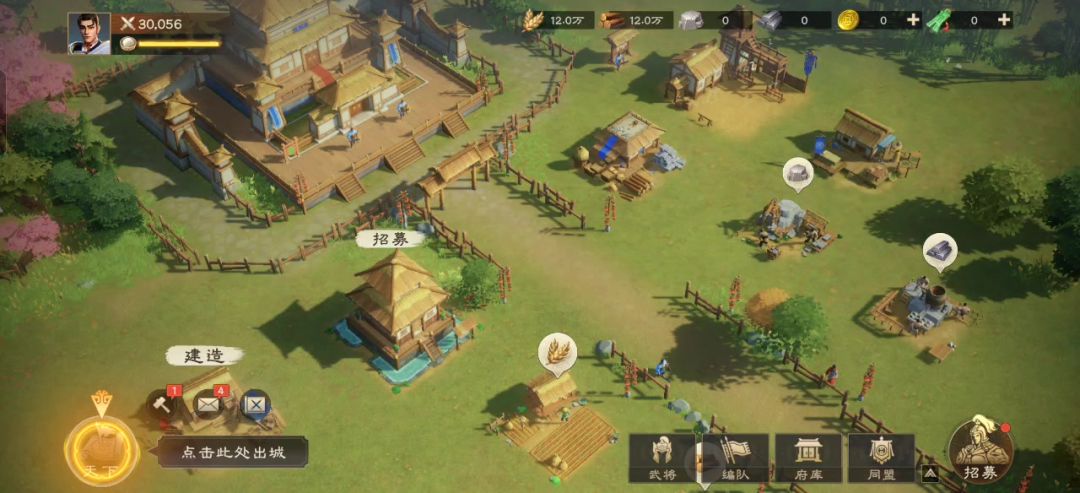Collect the iron ingot bubble
This screenshot has width=1080, height=493.
point(940,251)
